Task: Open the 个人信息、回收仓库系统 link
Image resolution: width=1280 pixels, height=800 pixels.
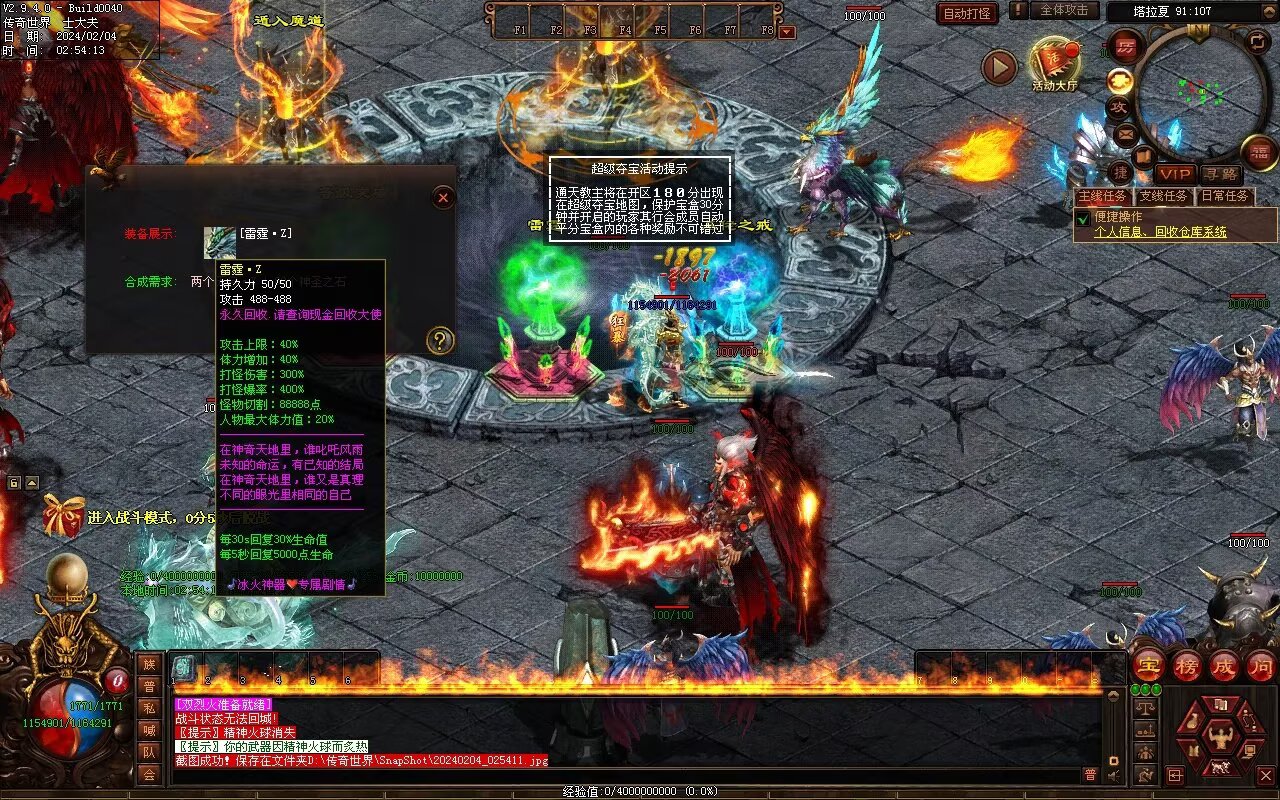Action: click(x=1160, y=232)
